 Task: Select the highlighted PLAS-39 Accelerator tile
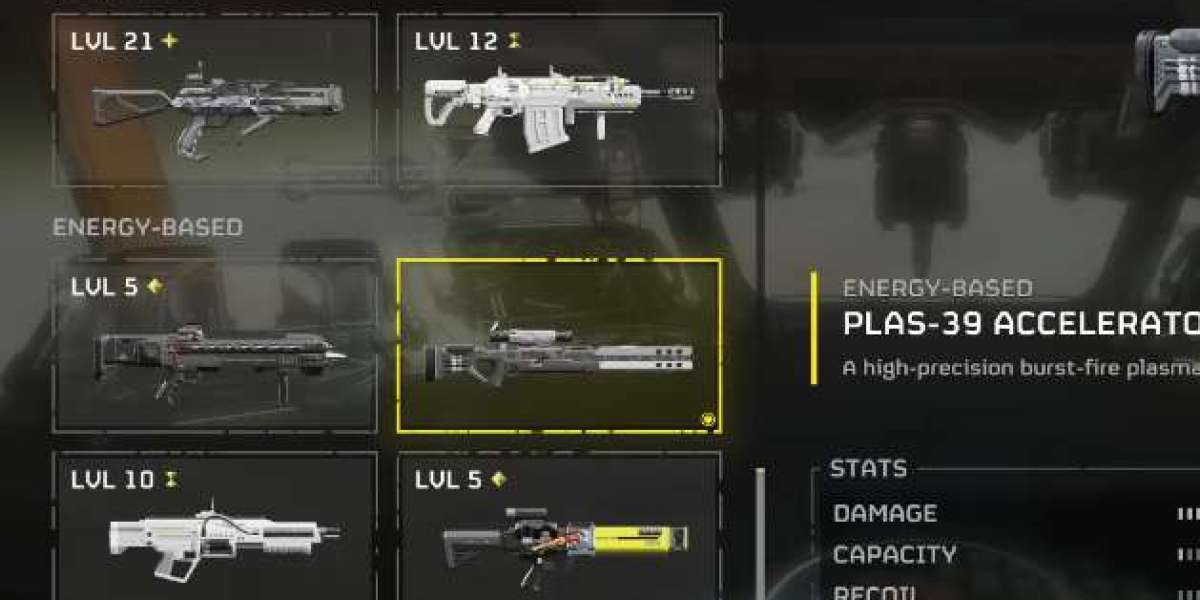[x=558, y=345]
